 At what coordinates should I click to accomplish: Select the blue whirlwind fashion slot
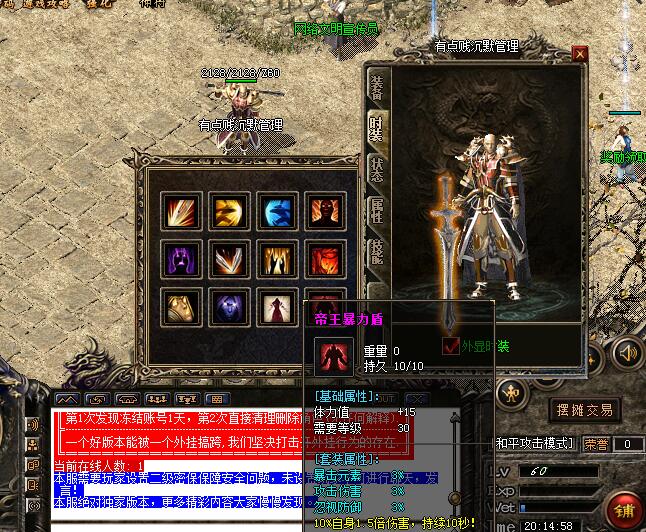(x=277, y=211)
